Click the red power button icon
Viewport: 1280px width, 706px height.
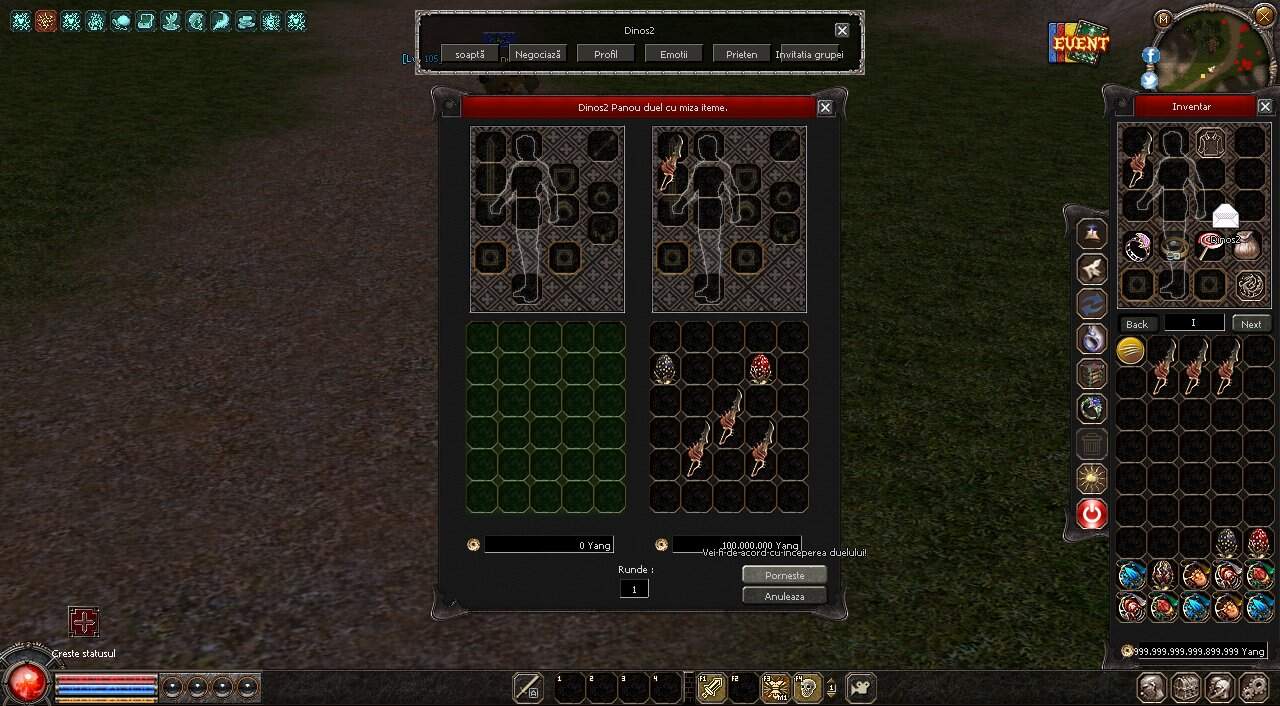(1092, 514)
